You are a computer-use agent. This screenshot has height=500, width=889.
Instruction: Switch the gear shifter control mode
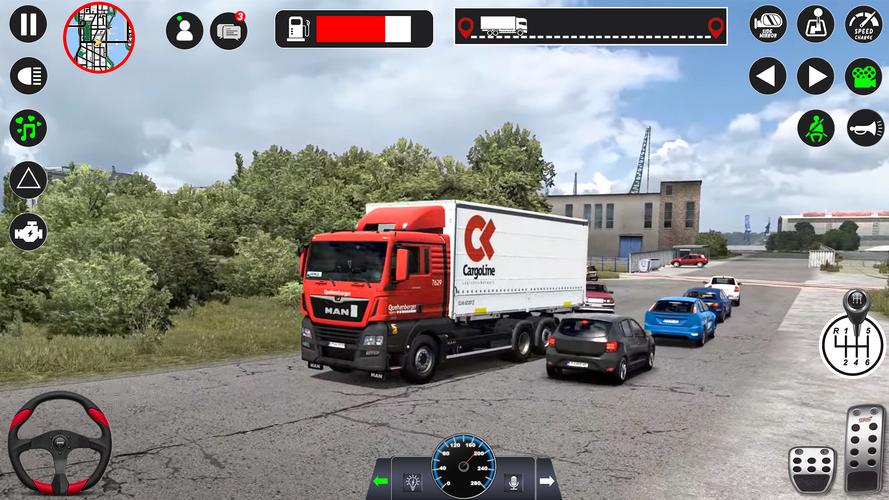tap(816, 24)
